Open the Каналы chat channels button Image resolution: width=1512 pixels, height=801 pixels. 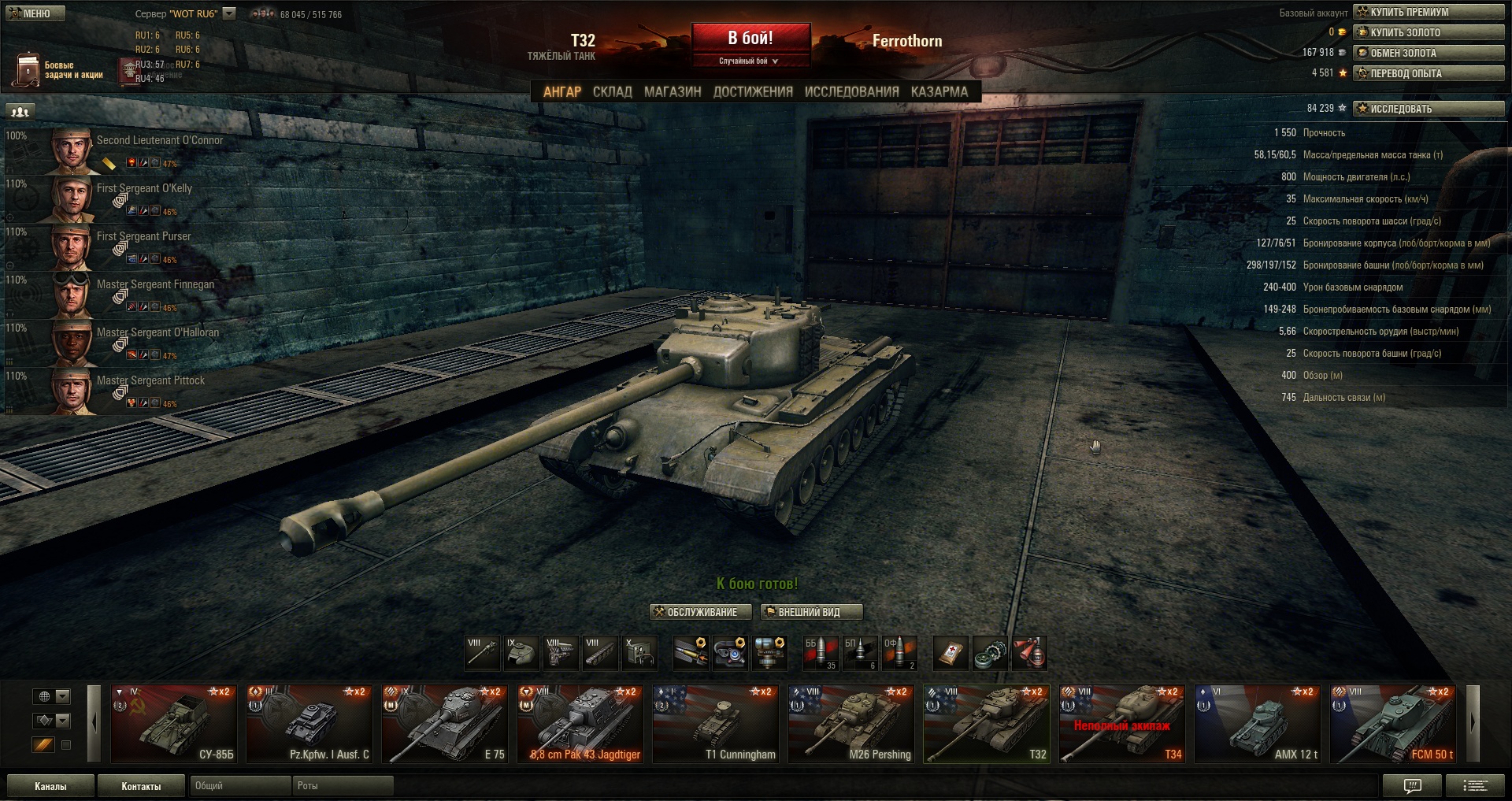[x=50, y=786]
